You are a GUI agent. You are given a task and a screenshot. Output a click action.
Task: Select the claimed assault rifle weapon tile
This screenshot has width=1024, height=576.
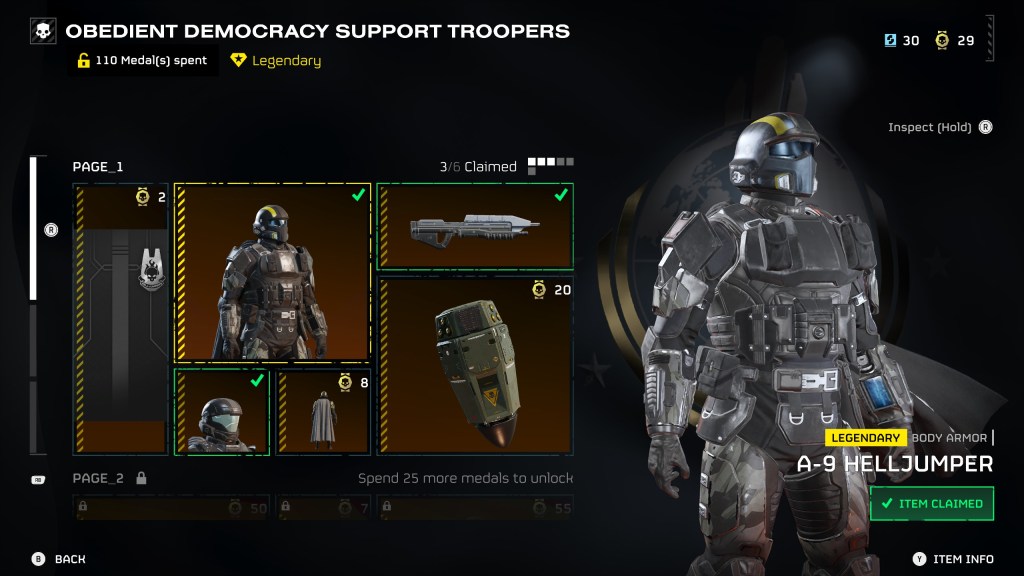point(475,227)
